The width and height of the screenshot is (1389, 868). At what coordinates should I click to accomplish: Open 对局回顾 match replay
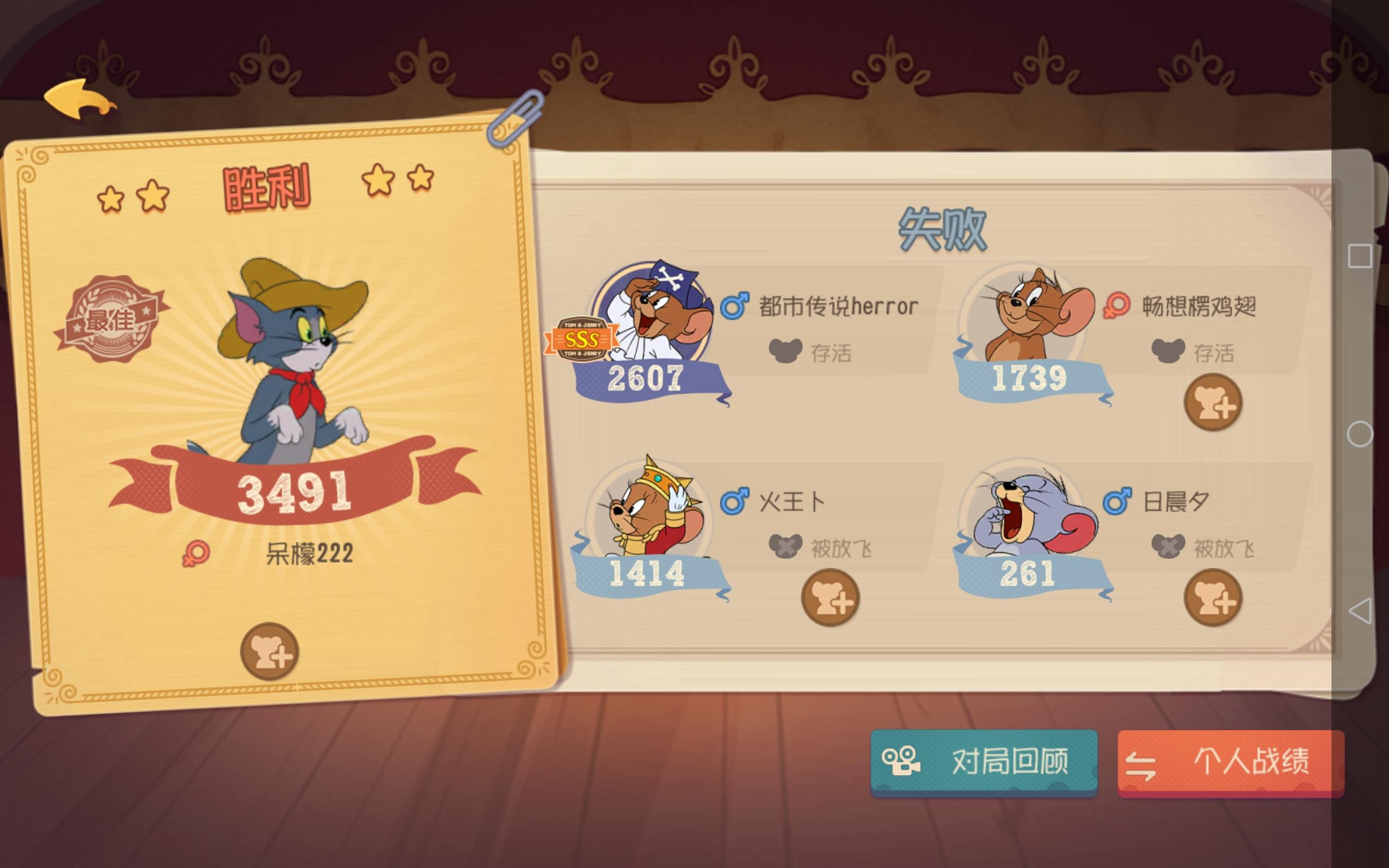983,761
